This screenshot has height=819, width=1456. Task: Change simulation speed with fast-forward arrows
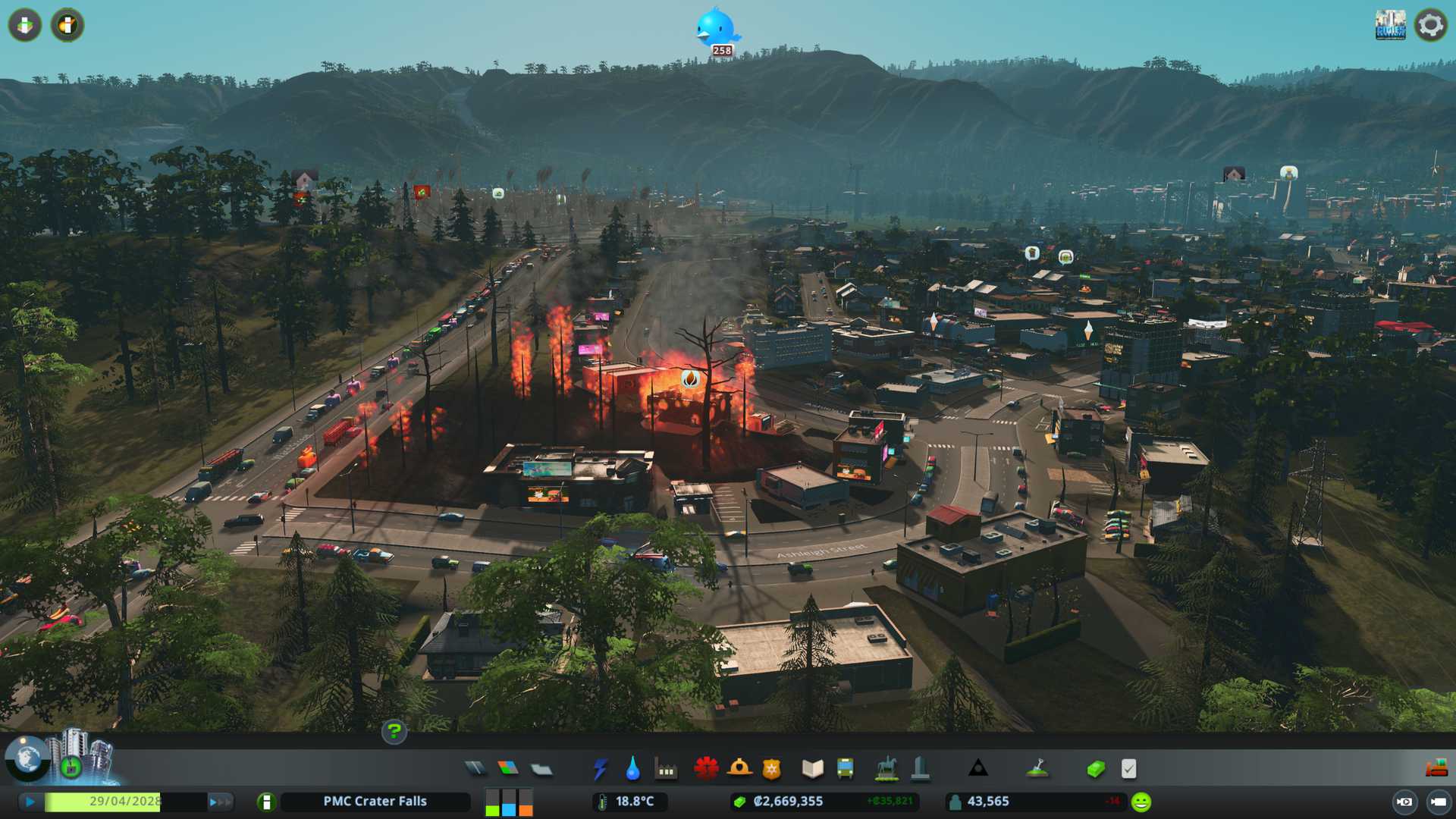219,802
